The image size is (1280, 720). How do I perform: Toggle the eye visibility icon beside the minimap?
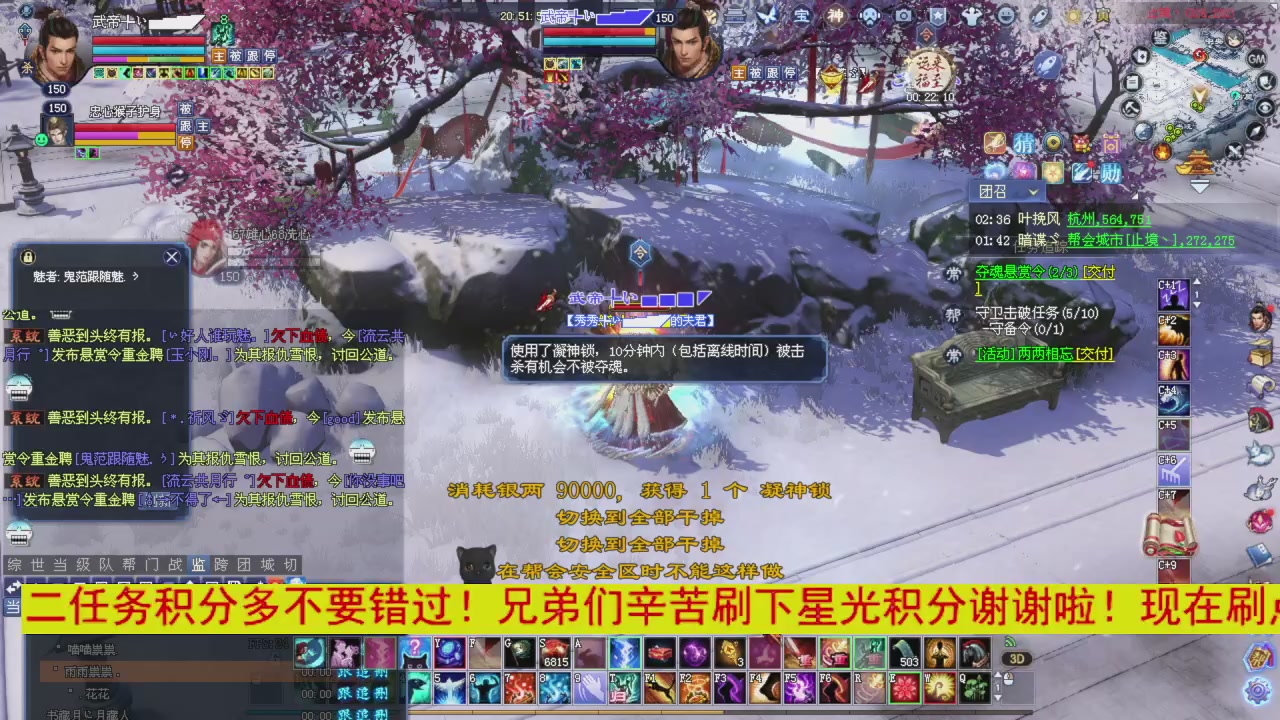tap(1265, 106)
